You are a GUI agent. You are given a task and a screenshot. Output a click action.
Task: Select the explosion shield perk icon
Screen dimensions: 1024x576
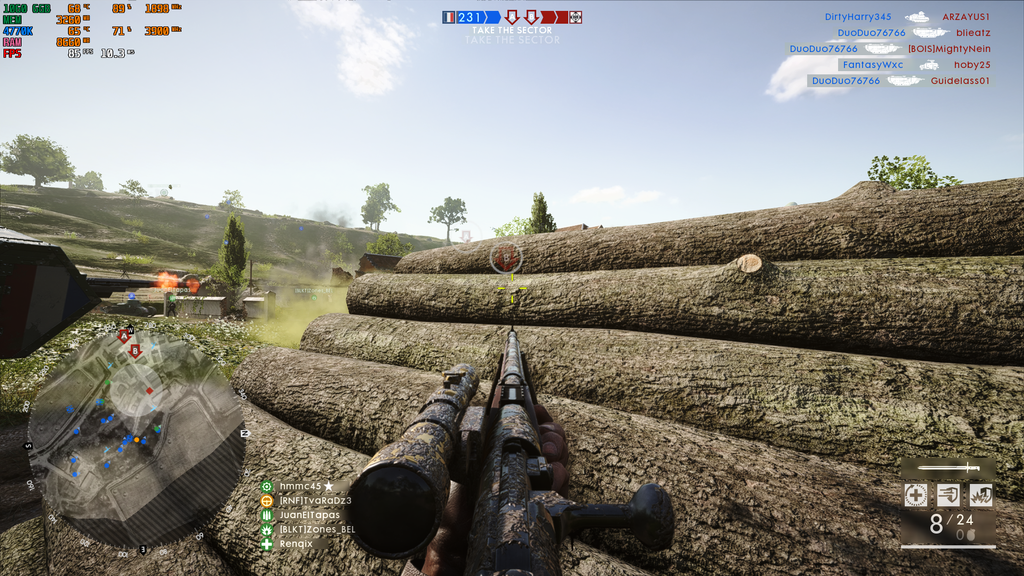980,494
